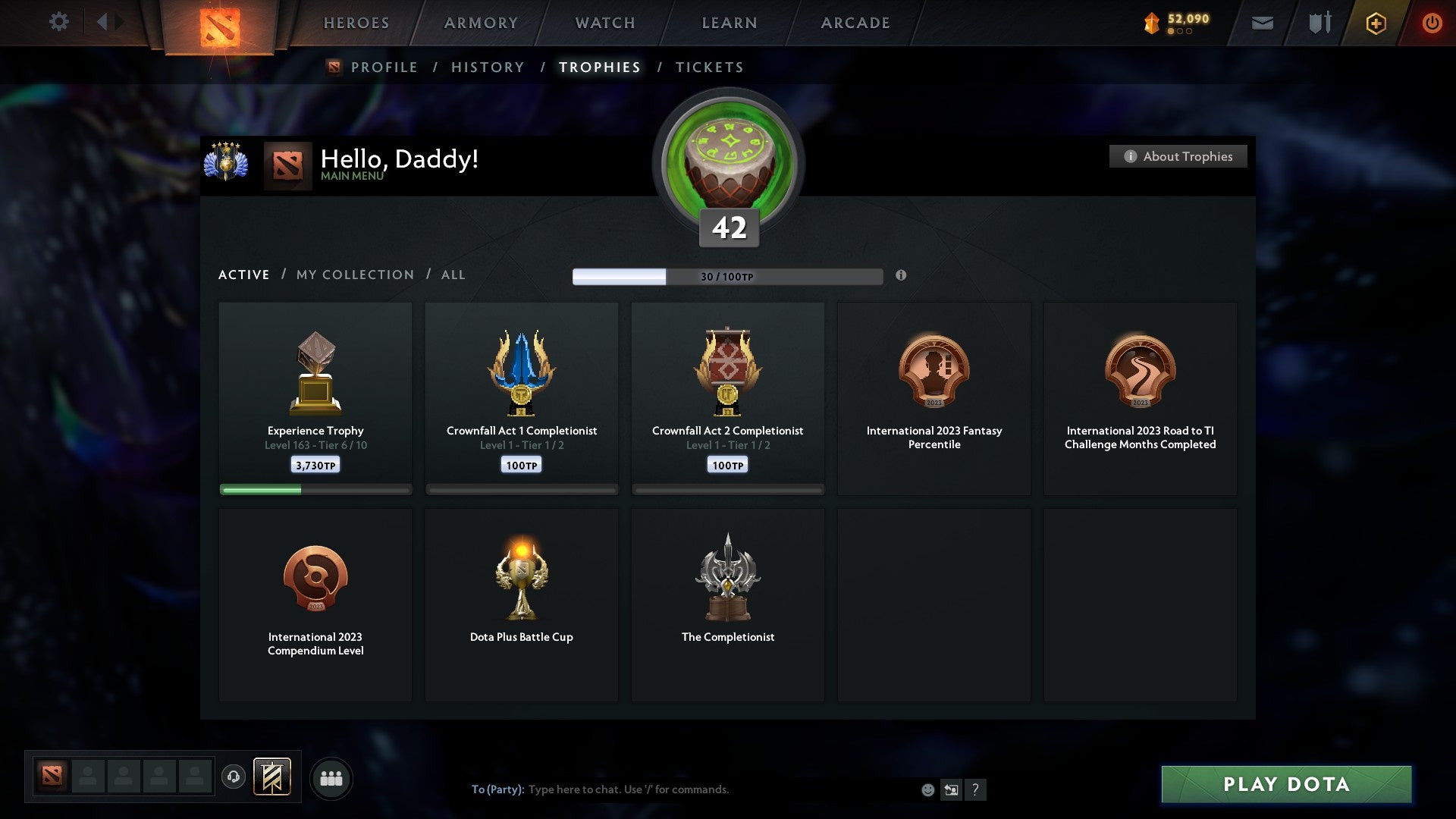Open the emoticon picker in chat

(x=927, y=789)
